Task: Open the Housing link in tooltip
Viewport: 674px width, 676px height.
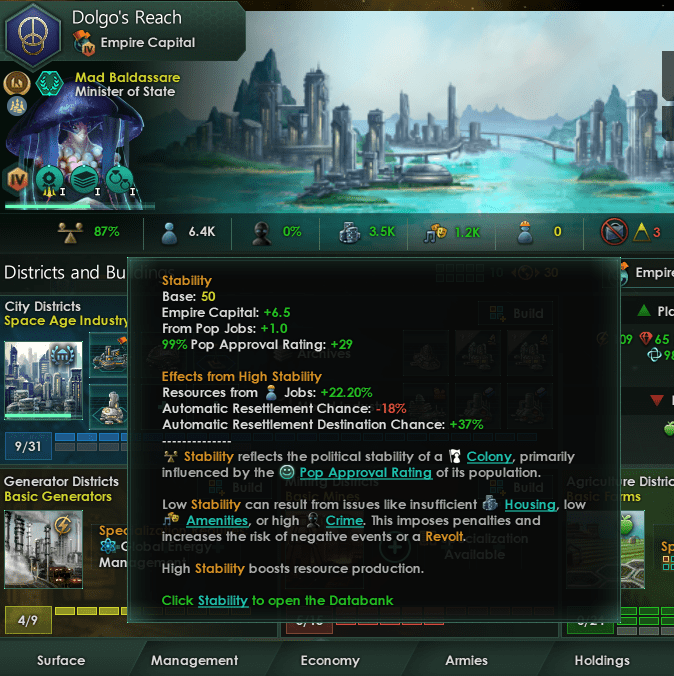Action: pyautogui.click(x=530, y=505)
